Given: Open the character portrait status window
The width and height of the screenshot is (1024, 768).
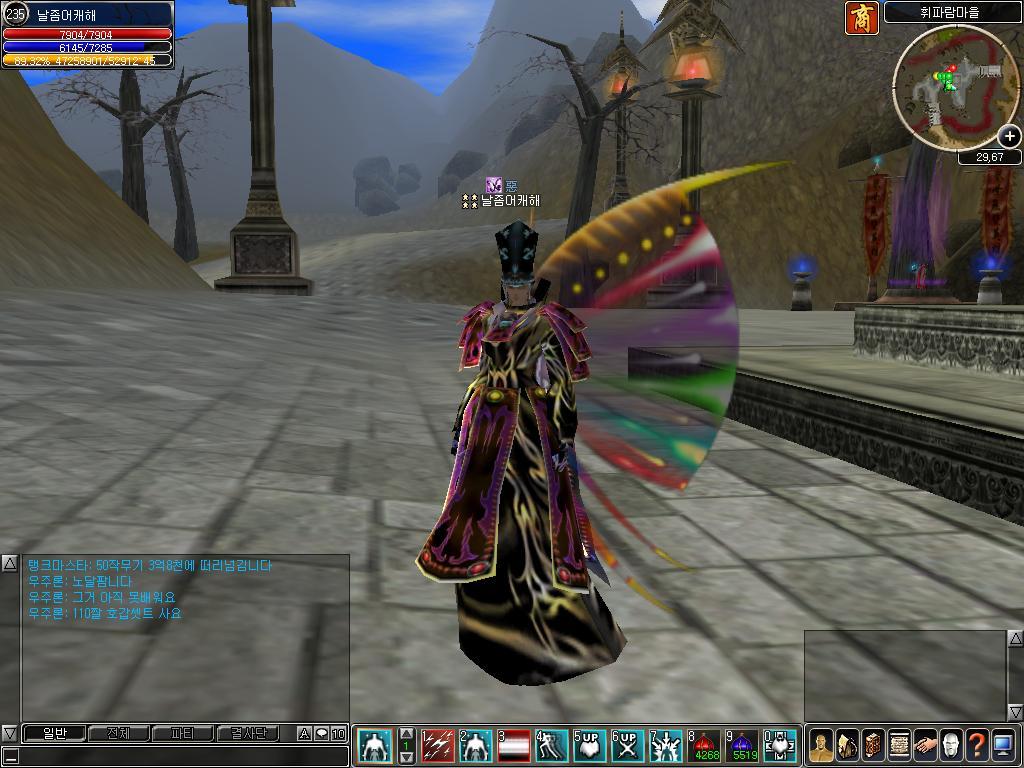Looking at the screenshot, I should [x=821, y=745].
